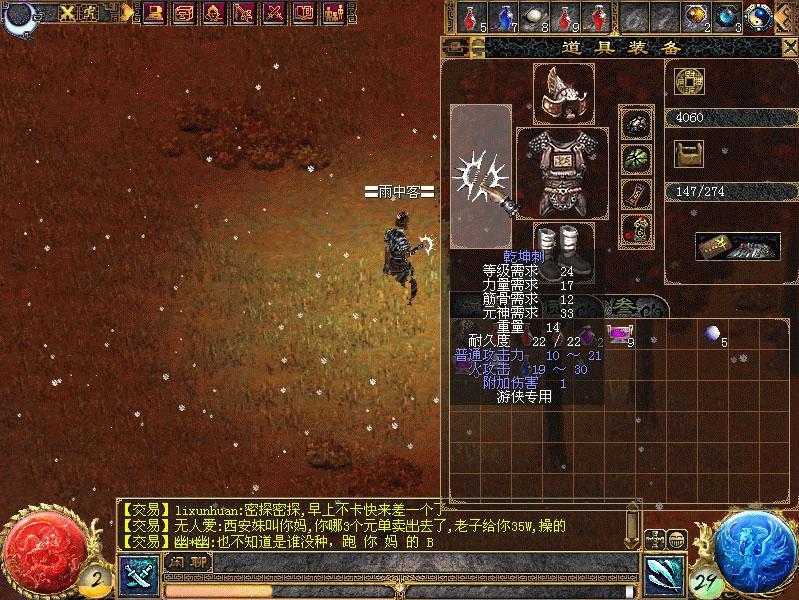This screenshot has width=799, height=600.
Task: Open the storage box icon in equipment panel
Action: click(x=738, y=245)
